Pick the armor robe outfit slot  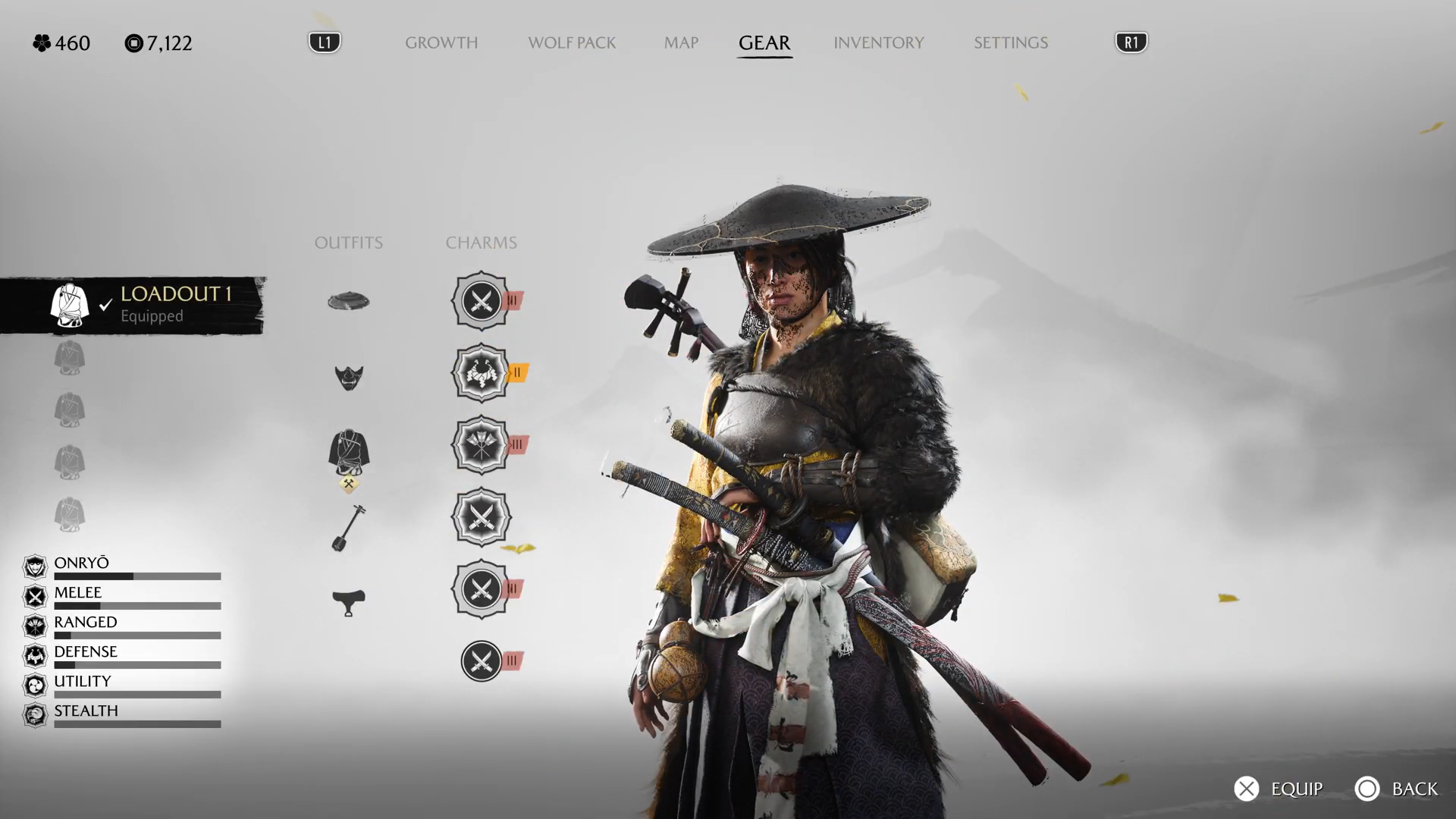(349, 453)
